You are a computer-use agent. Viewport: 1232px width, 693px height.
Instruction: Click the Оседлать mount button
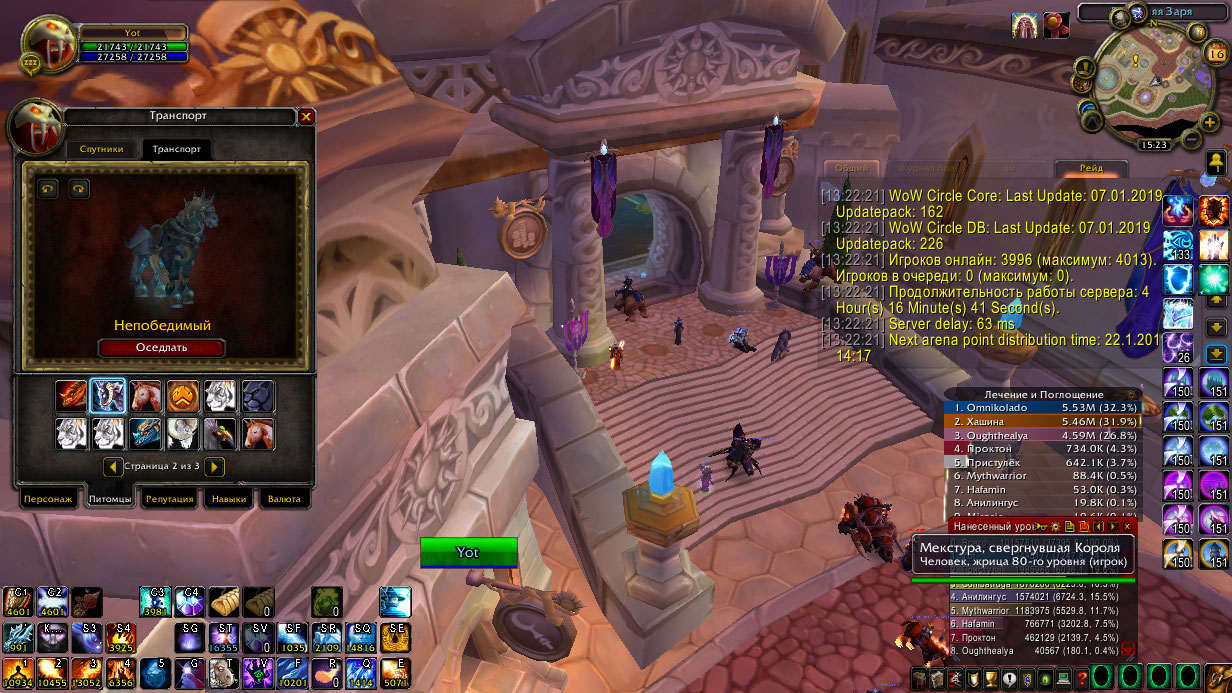pos(161,347)
